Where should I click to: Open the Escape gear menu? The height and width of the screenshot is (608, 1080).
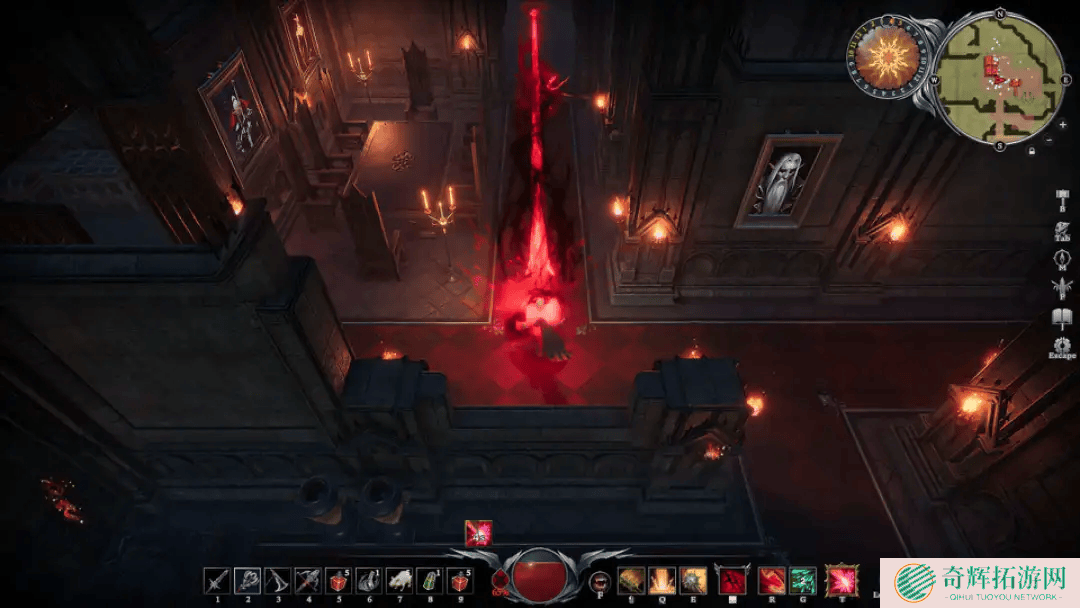[1062, 347]
